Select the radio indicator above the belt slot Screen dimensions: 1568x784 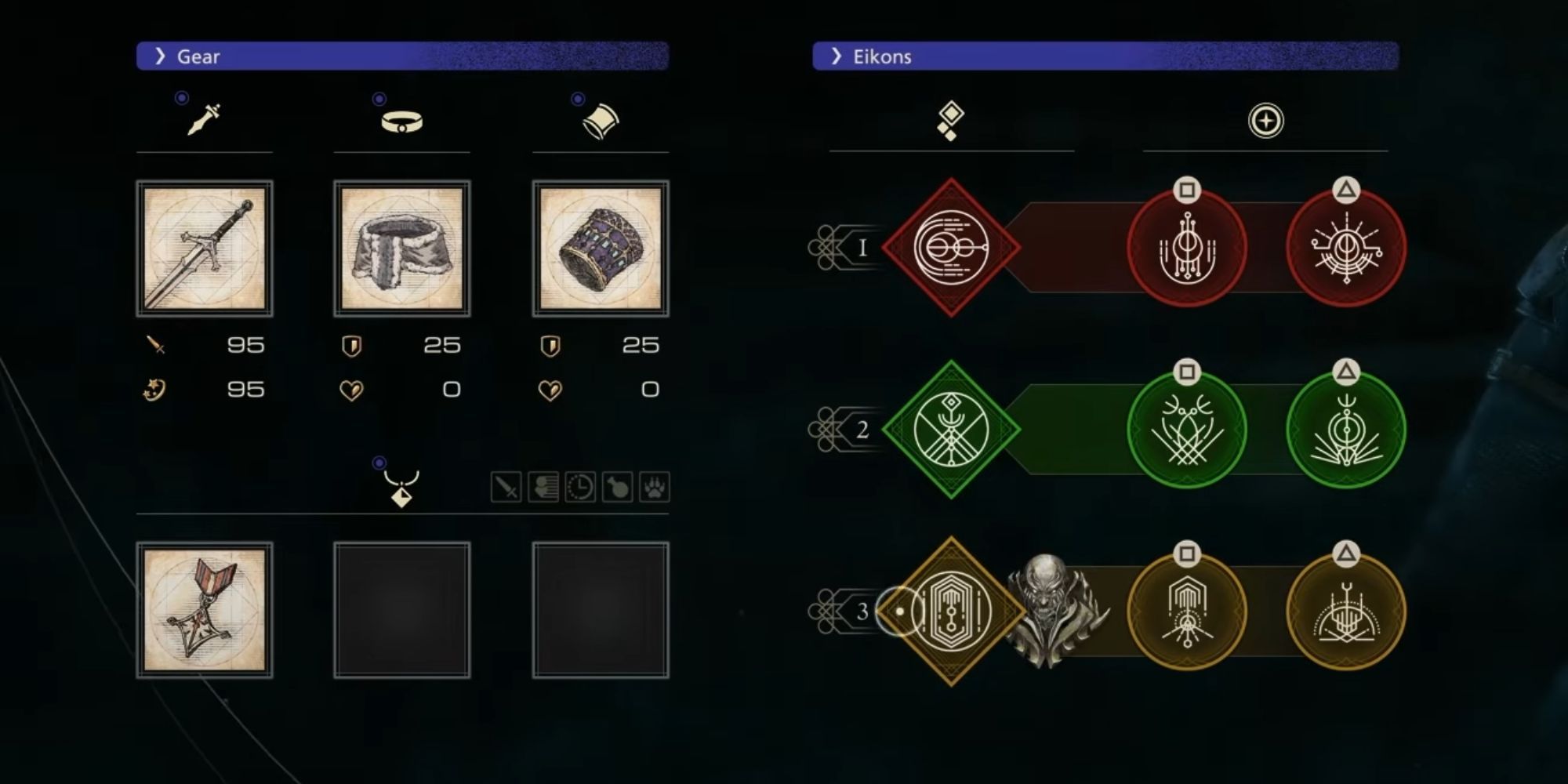[378, 98]
